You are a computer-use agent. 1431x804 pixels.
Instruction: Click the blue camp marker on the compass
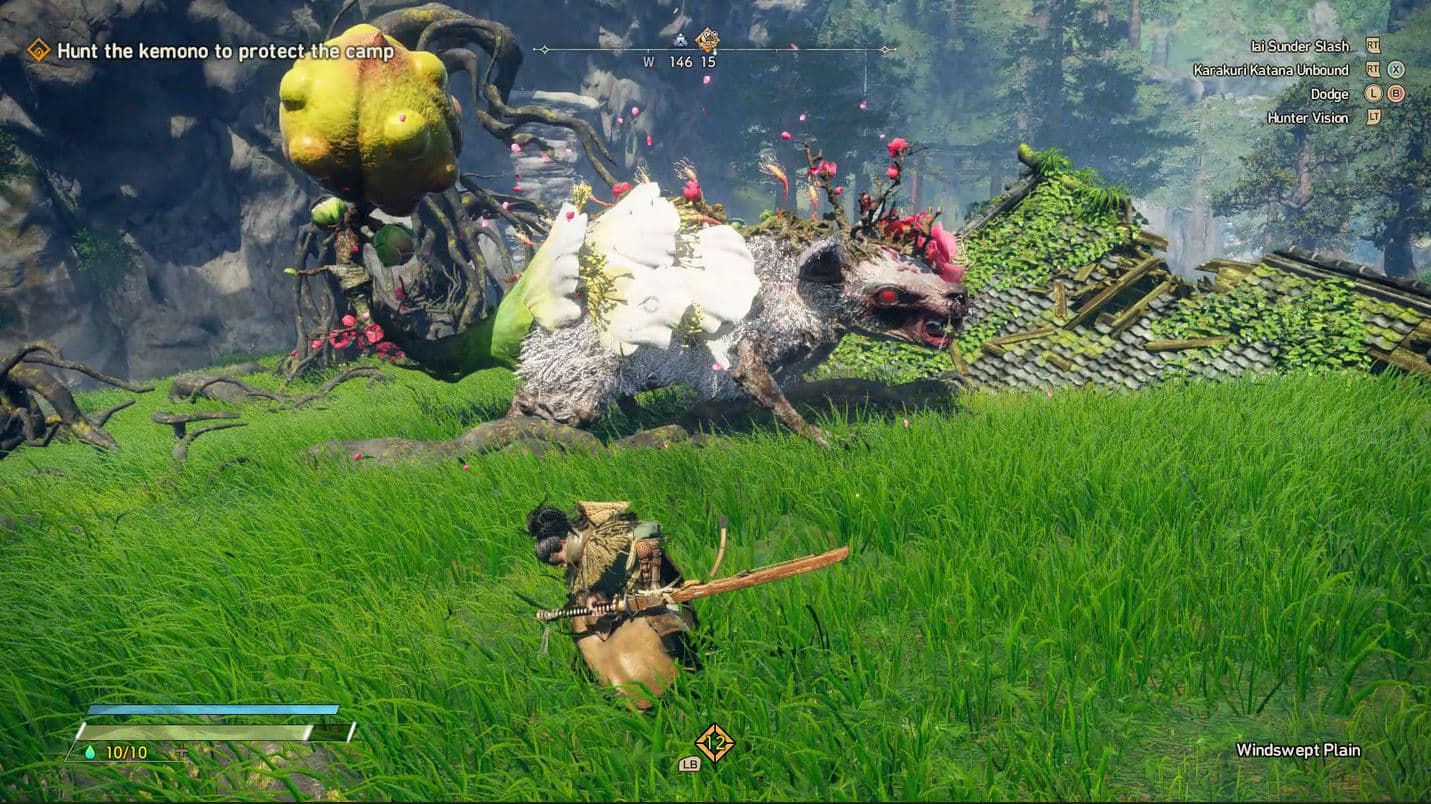tap(681, 41)
